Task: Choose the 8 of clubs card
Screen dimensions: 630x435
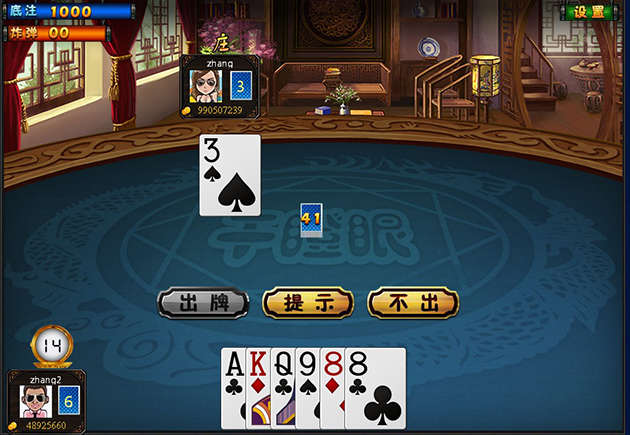Action: pyautogui.click(x=376, y=388)
